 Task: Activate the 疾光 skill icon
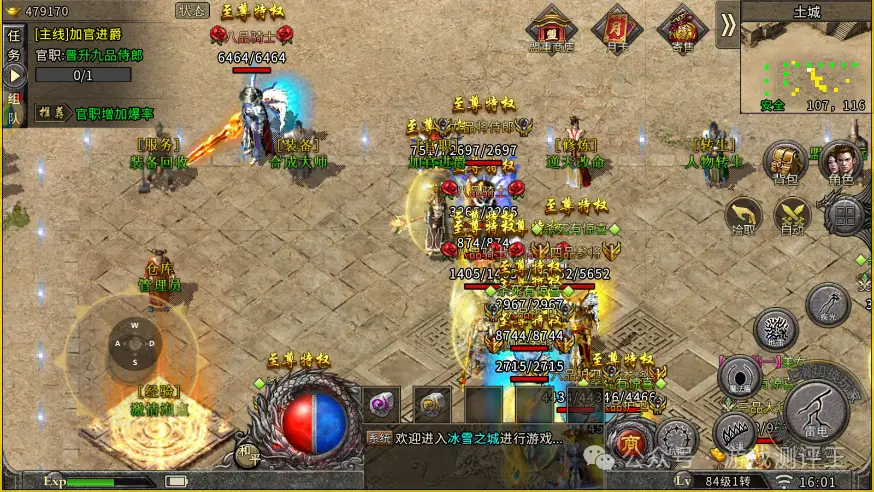tap(828, 303)
